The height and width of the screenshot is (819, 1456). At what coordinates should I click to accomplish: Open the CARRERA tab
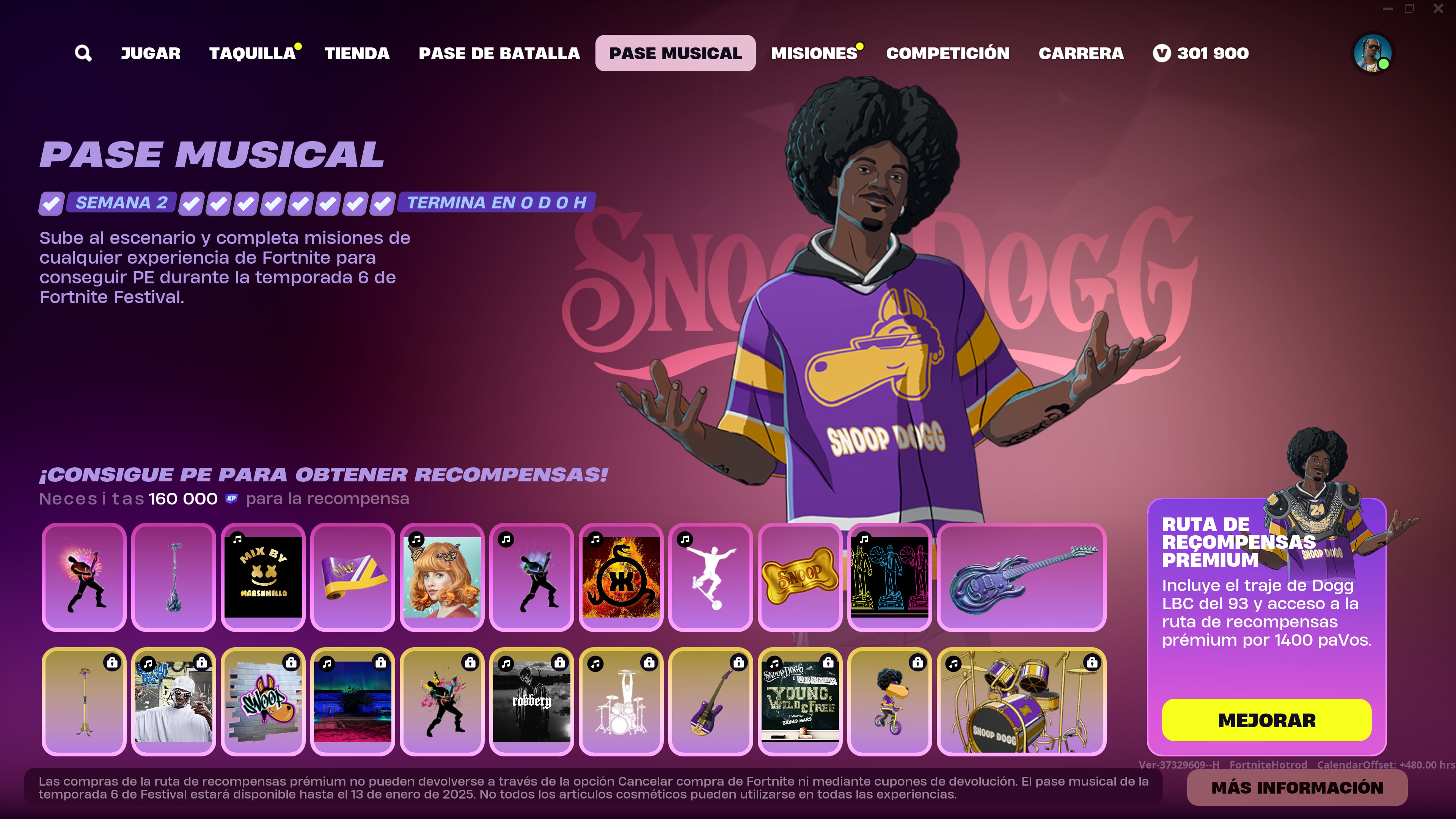(1081, 53)
